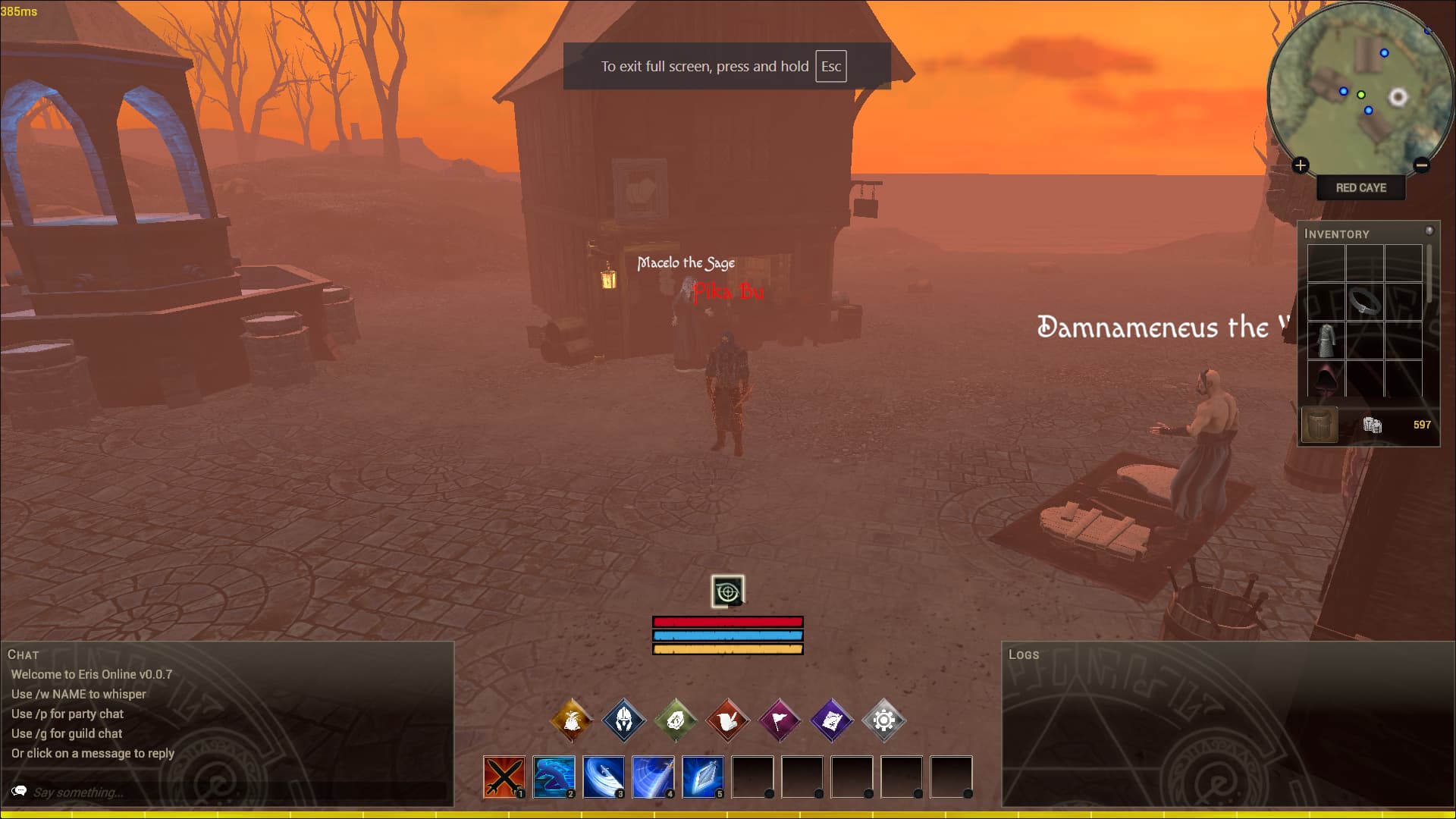Cast the whirling sword slash skill
Image resolution: width=1456 pixels, height=819 pixels.
[x=604, y=777]
